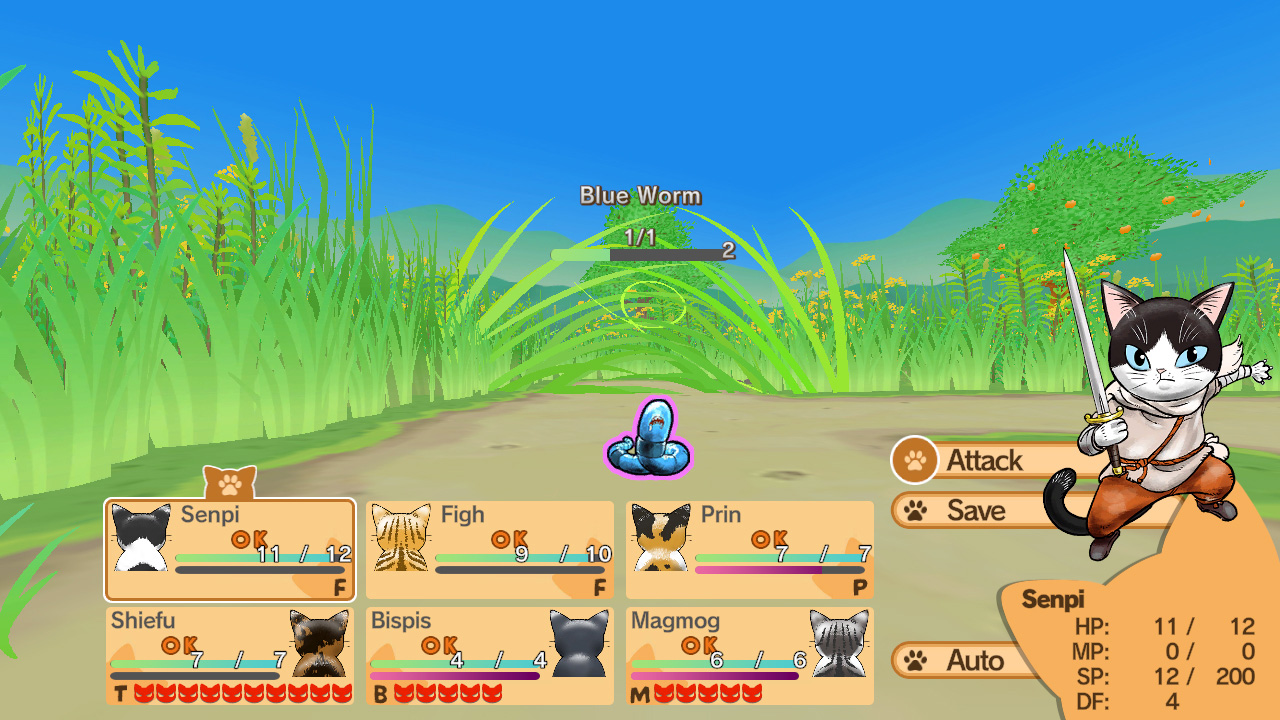Click Shiefu's party card

[x=230, y=655]
